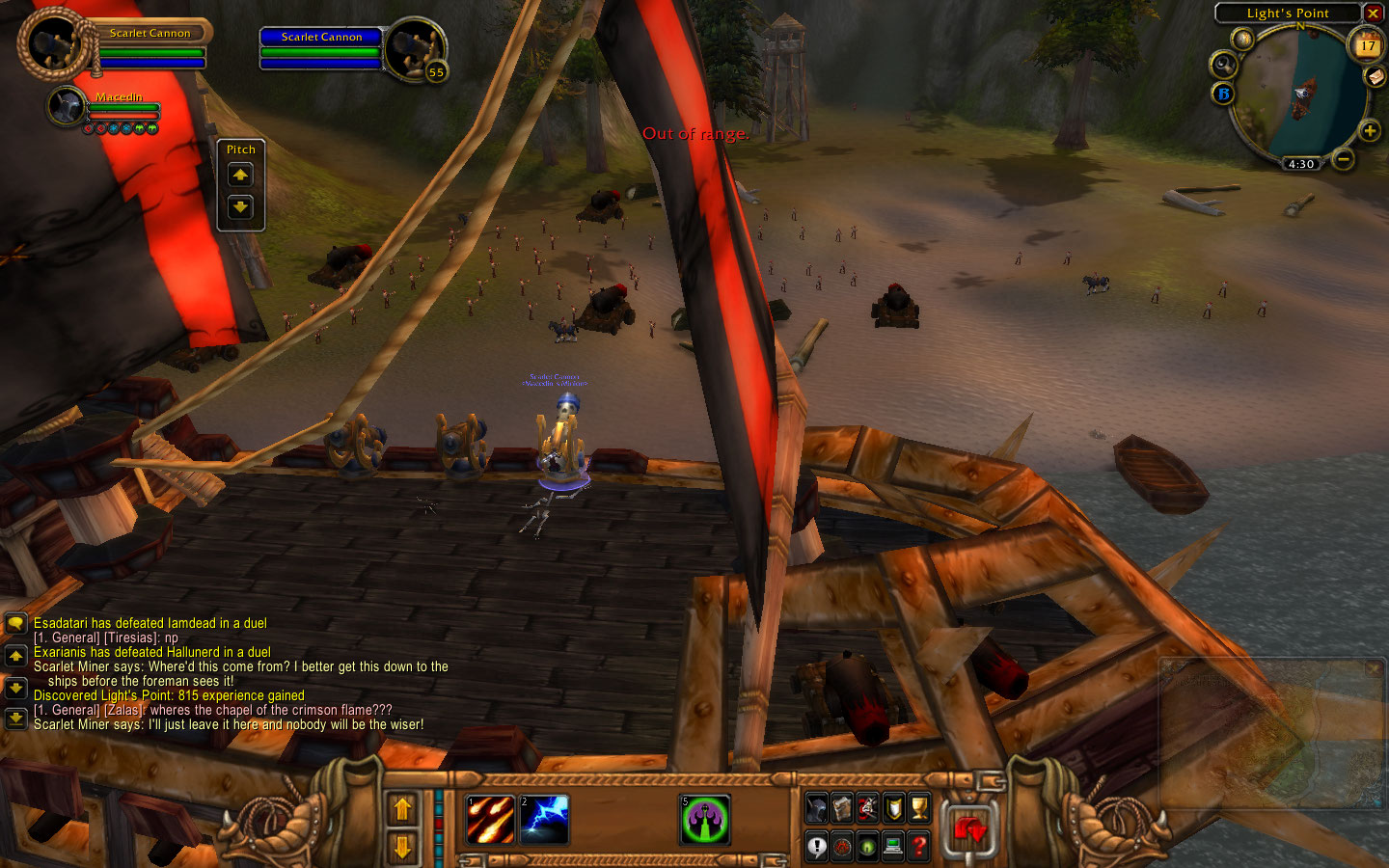This screenshot has width=1389, height=868.
Task: Raise cannon pitch with the Pitch up arrow
Action: click(x=240, y=176)
